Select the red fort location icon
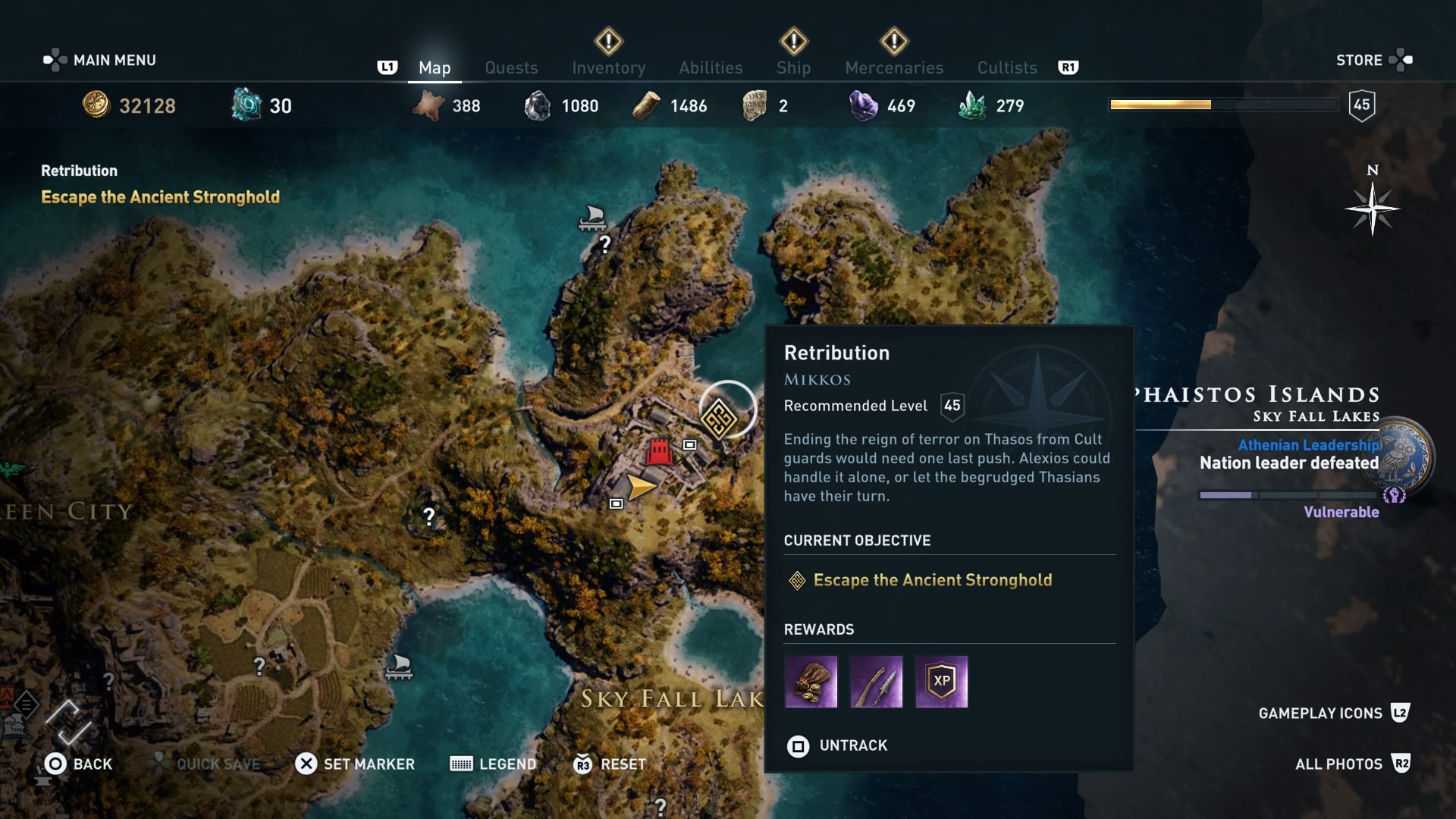This screenshot has height=819, width=1456. pyautogui.click(x=659, y=452)
